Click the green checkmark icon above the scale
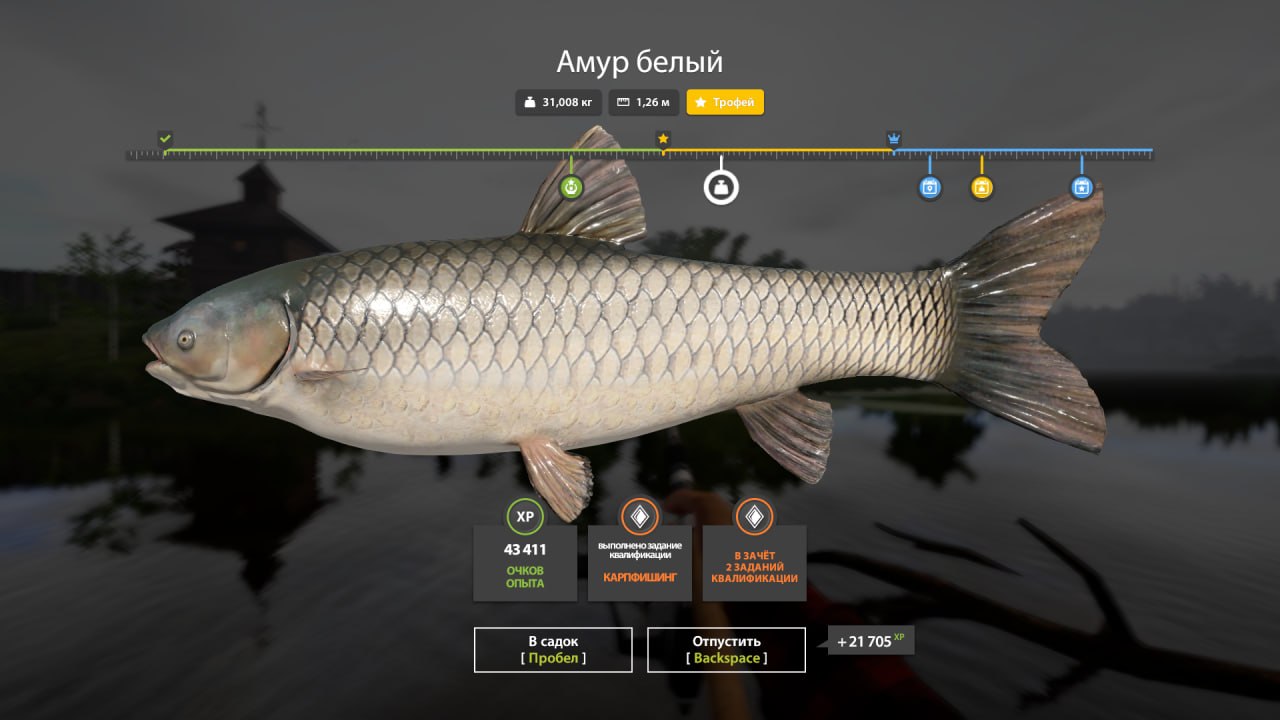This screenshot has height=720, width=1280. pyautogui.click(x=165, y=138)
